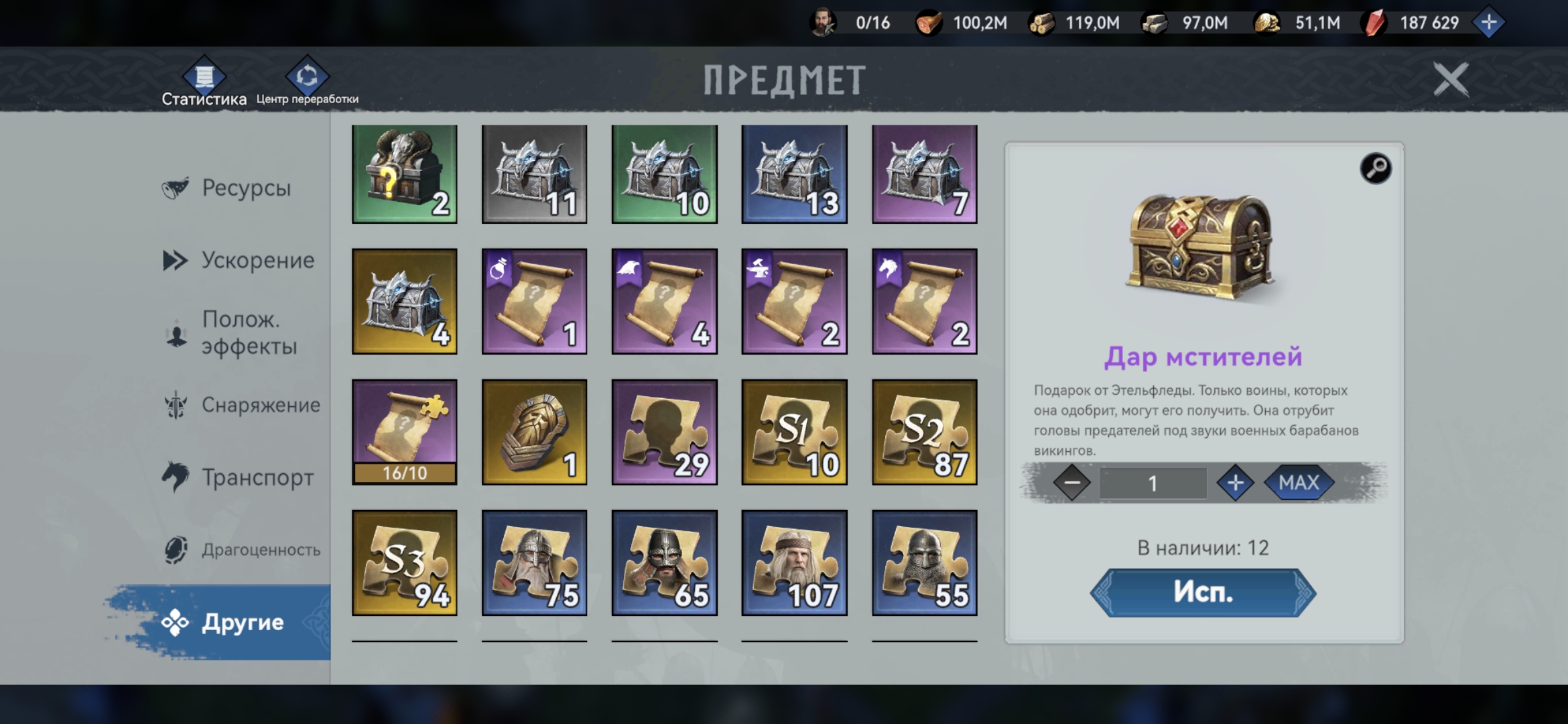Select the golden shield item slot
The image size is (1568, 724).
point(534,432)
